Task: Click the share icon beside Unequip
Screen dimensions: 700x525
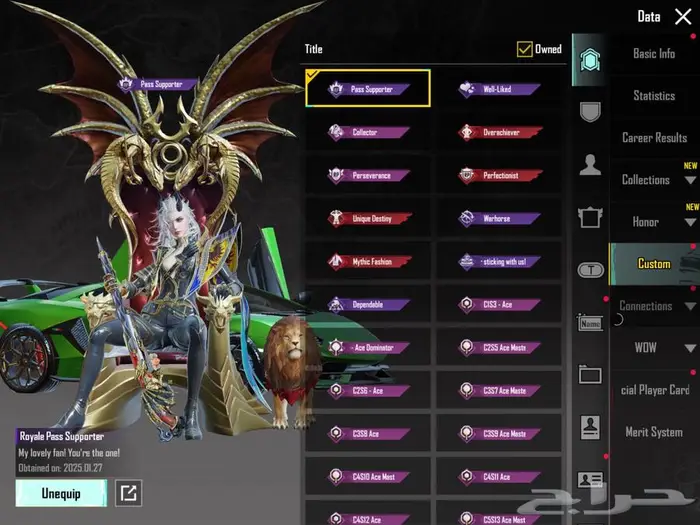Action: tap(129, 492)
